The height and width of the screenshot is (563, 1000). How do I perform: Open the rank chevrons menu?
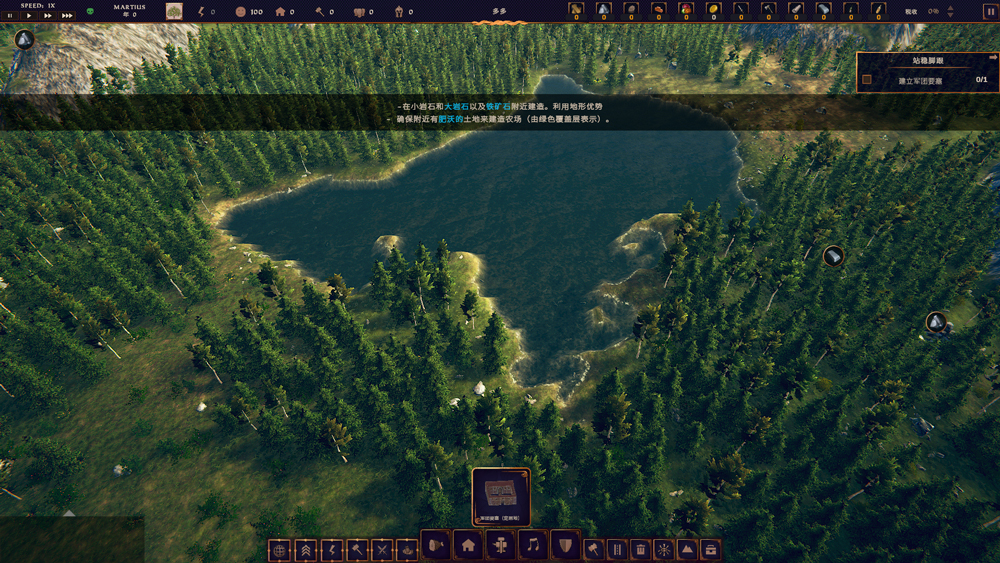click(x=306, y=550)
